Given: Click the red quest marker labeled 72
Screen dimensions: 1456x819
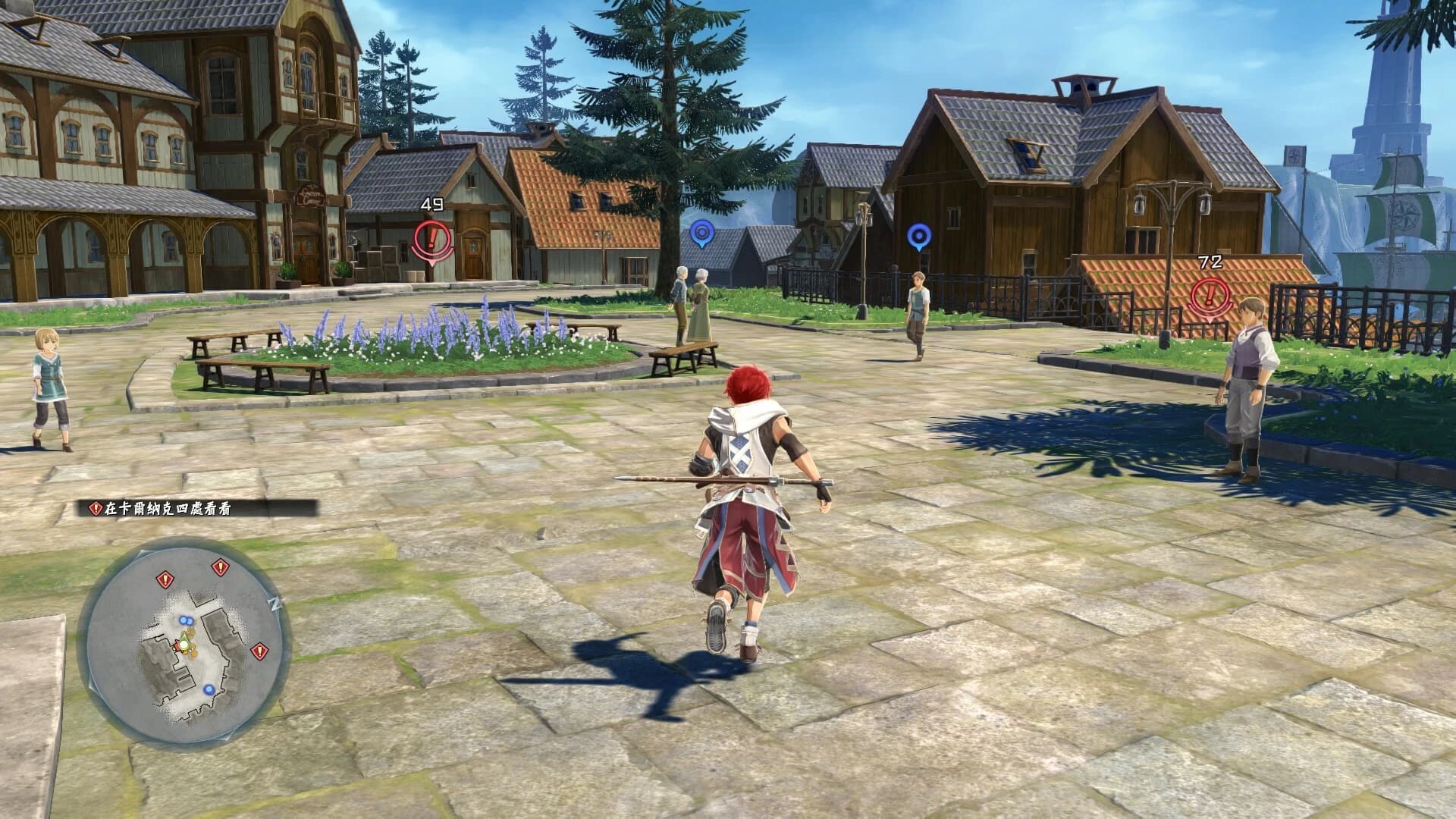Looking at the screenshot, I should (x=1210, y=294).
